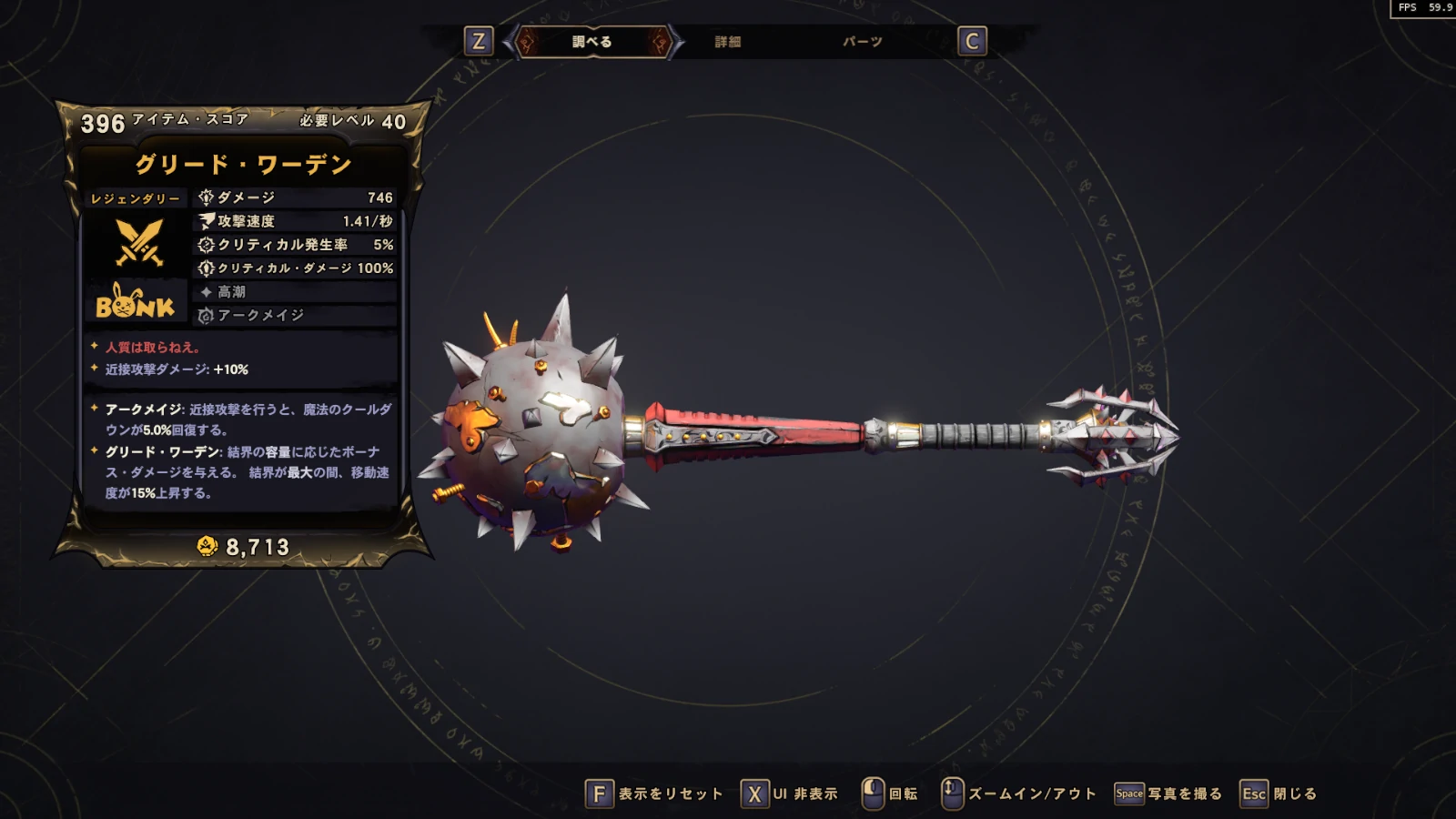Hide the interface via UI 非表示

[x=790, y=794]
